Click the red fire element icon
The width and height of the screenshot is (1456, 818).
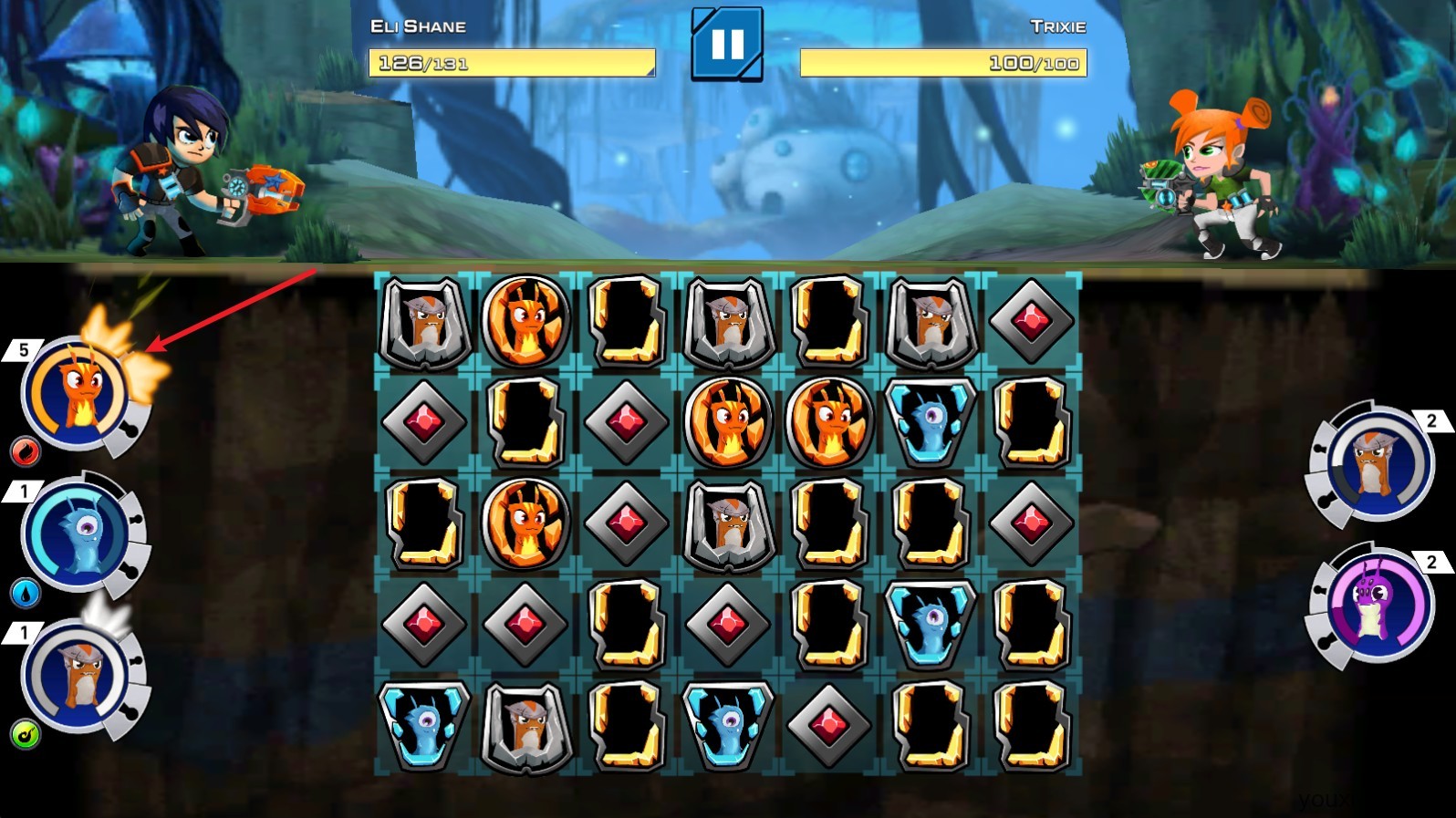26,450
